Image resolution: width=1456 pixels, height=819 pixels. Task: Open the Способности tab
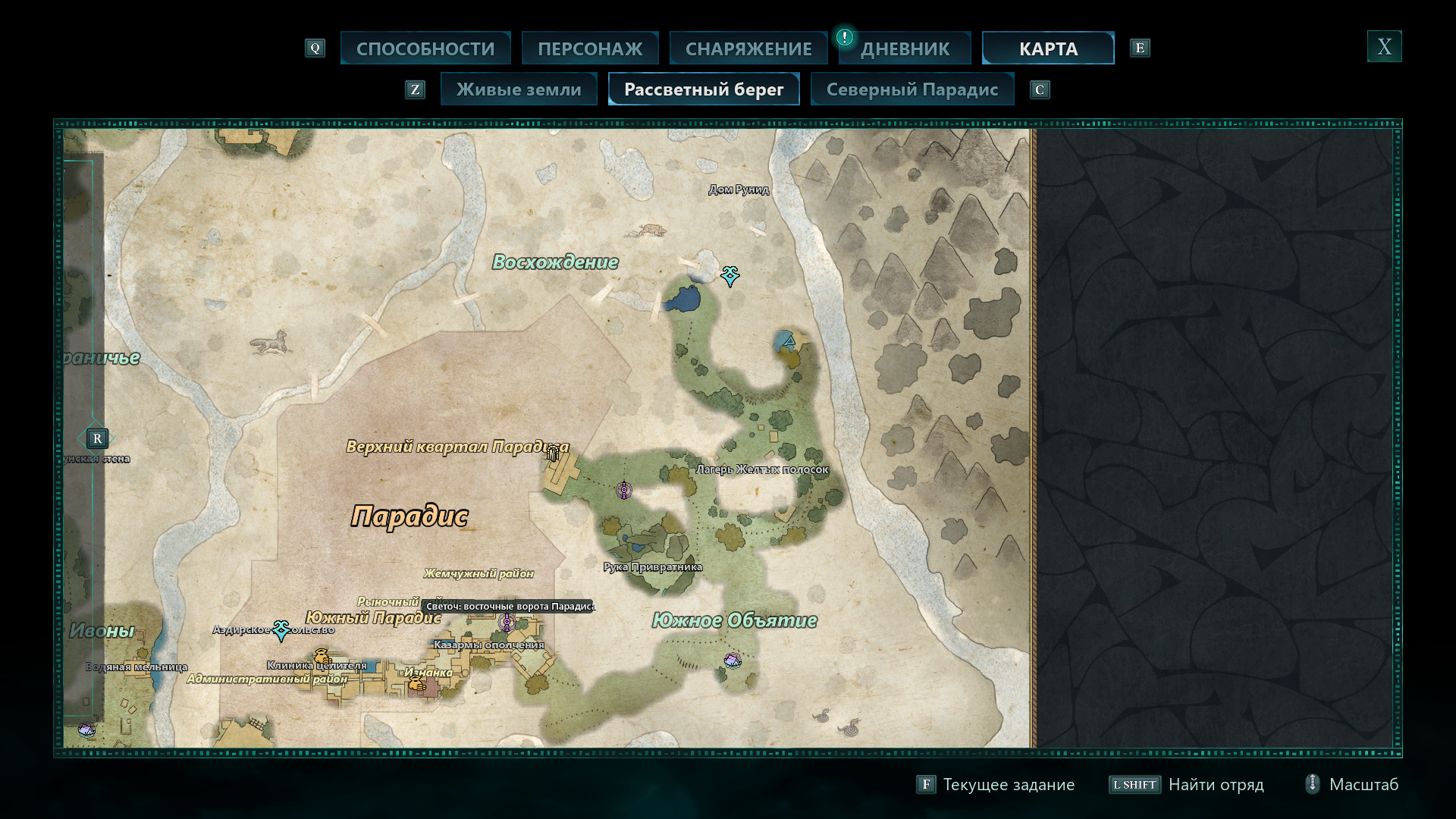point(425,49)
